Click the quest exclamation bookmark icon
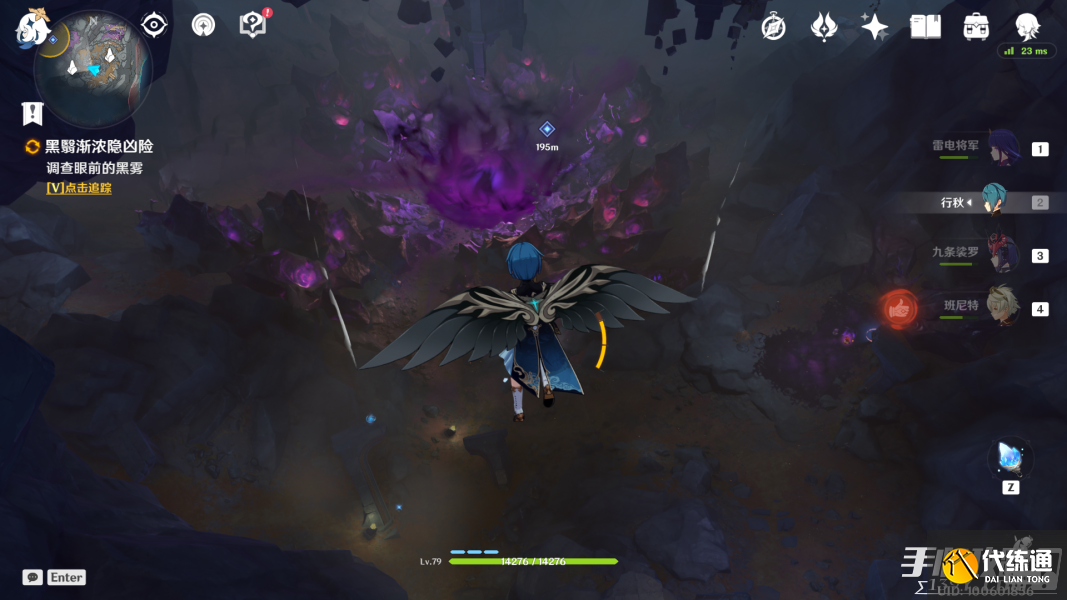1067x600 pixels. (33, 113)
